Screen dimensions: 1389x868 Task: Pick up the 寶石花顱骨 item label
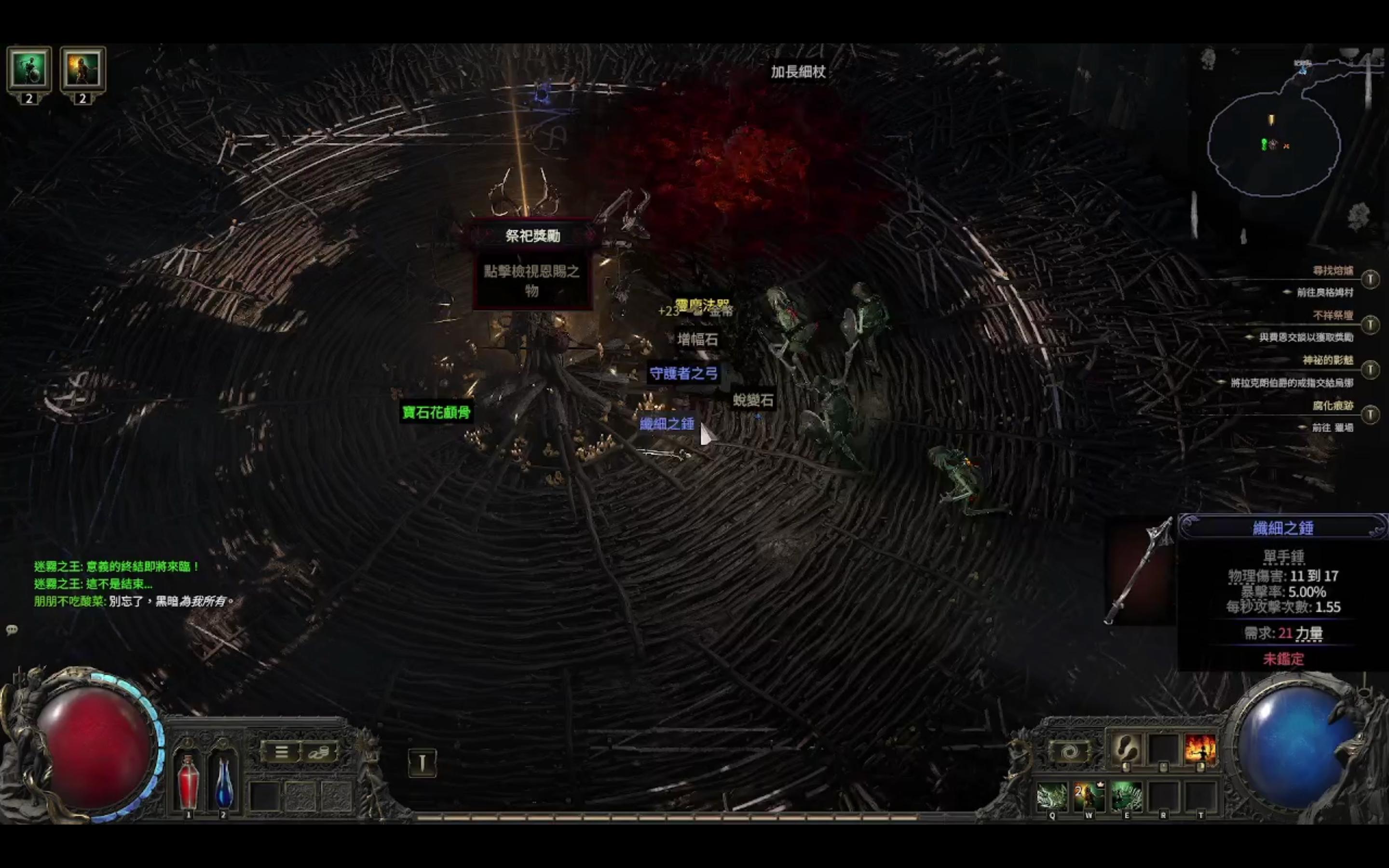pos(436,412)
